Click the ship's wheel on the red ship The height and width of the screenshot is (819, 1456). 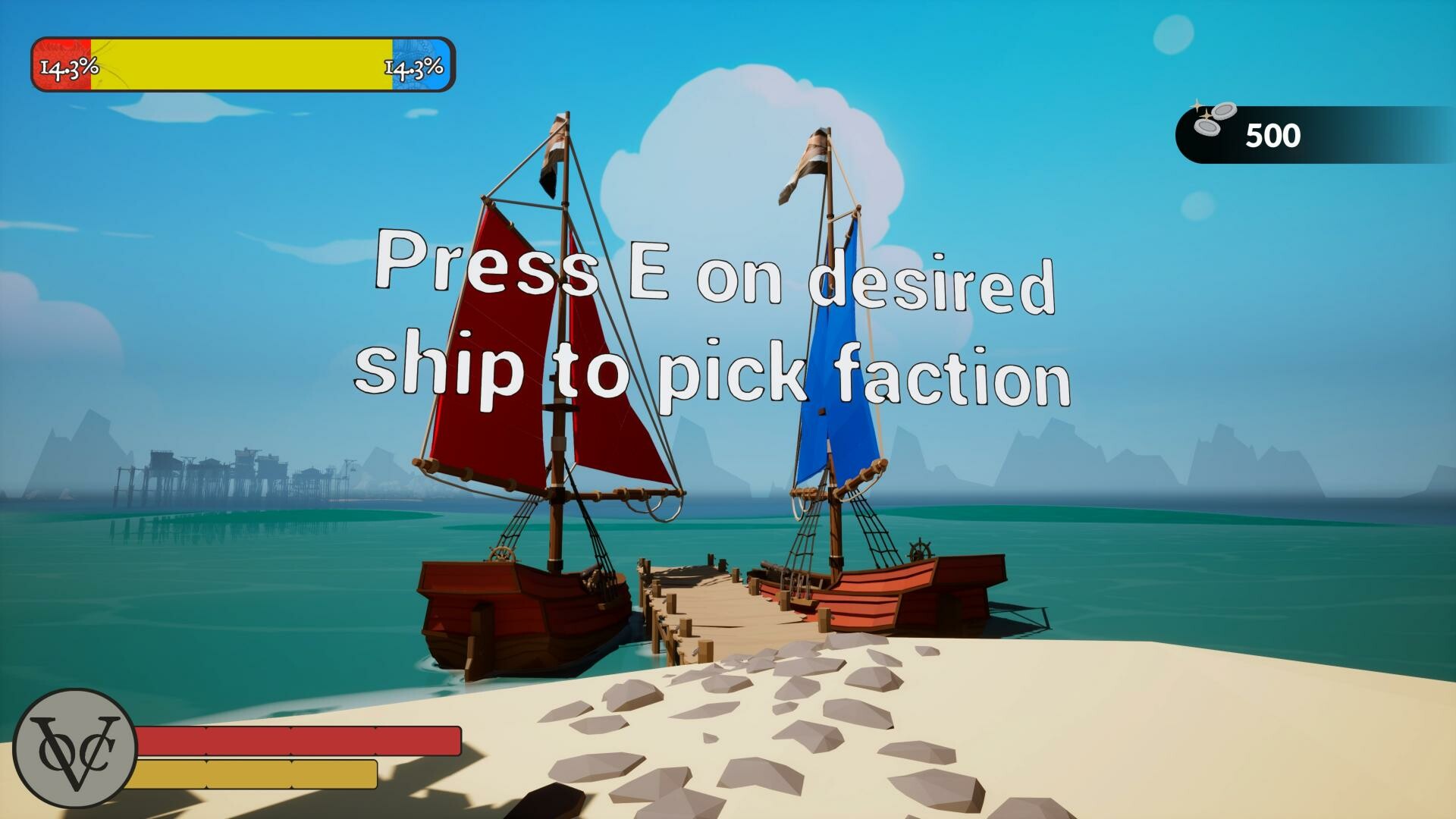501,554
